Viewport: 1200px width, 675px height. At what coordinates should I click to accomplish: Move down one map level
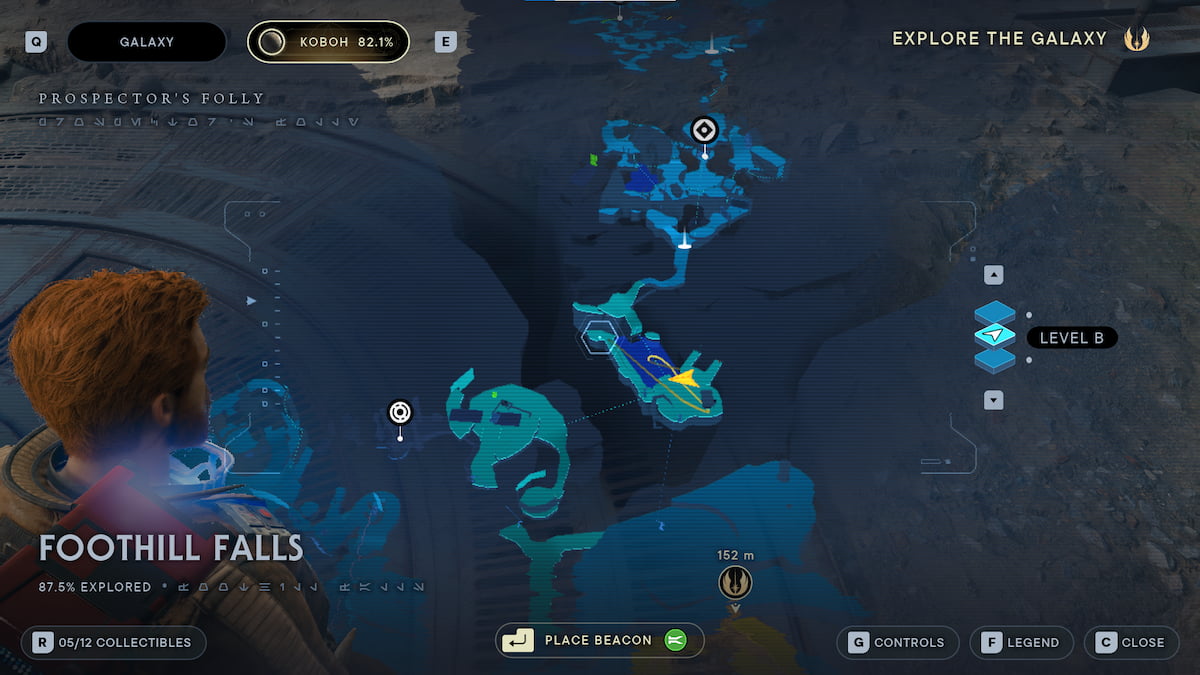(x=993, y=400)
